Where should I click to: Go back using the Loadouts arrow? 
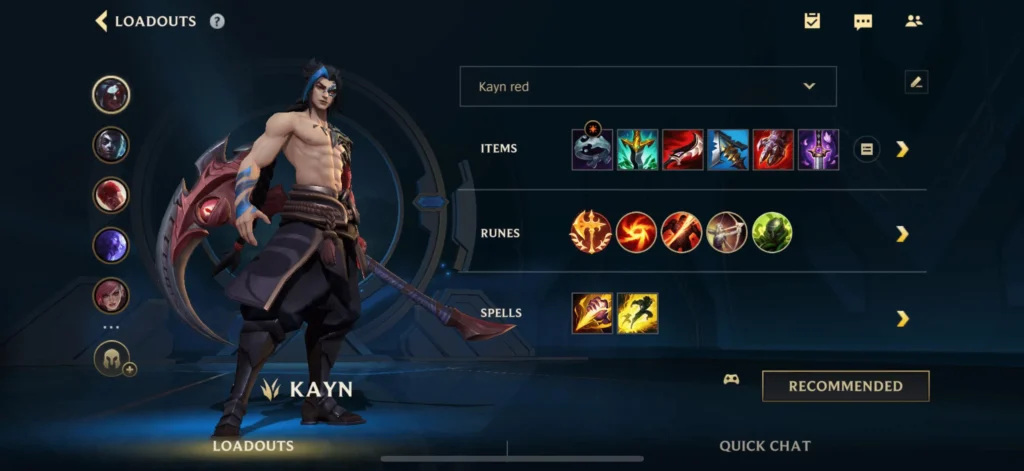coord(101,21)
